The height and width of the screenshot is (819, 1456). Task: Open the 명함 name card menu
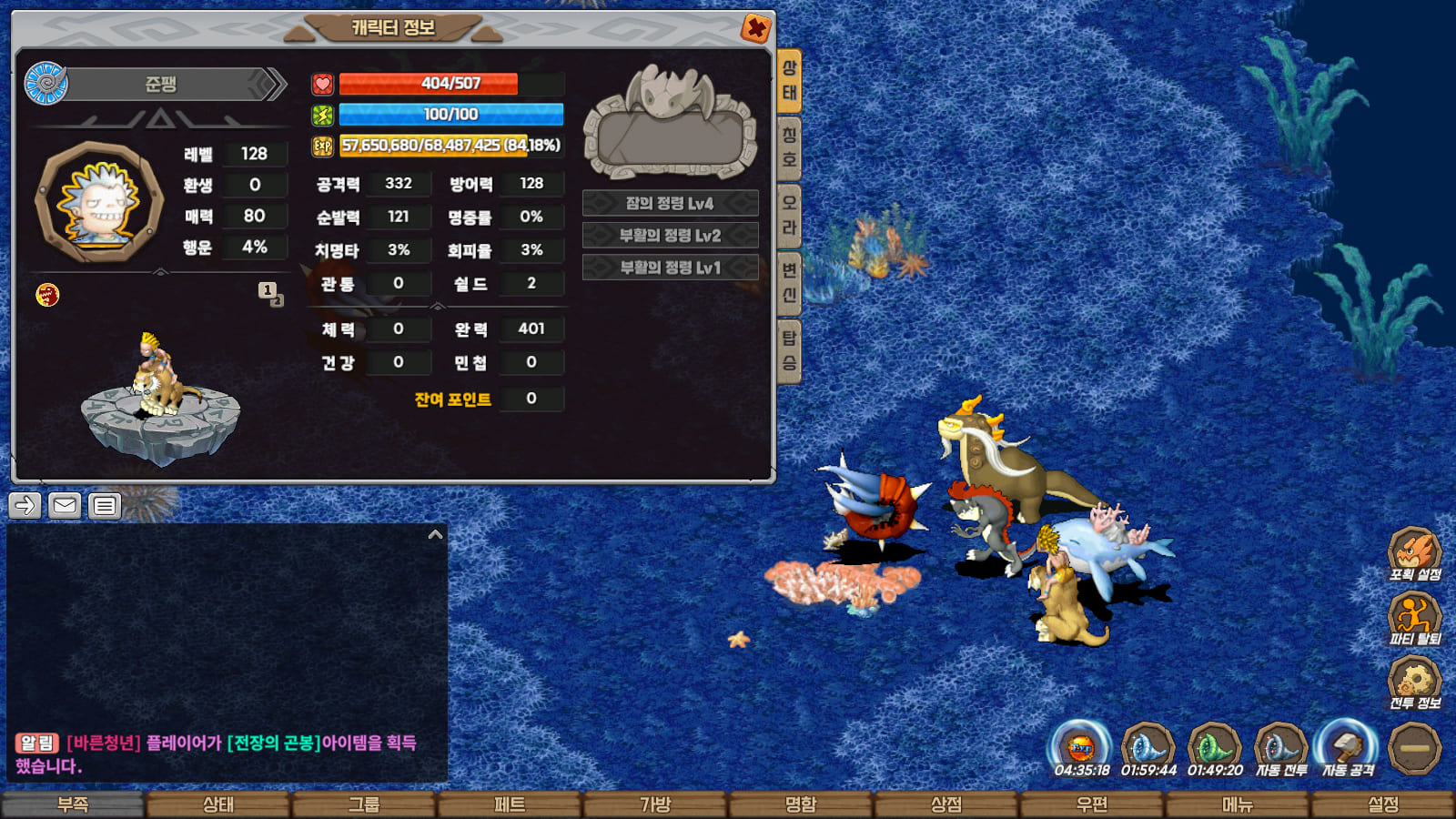point(801,804)
